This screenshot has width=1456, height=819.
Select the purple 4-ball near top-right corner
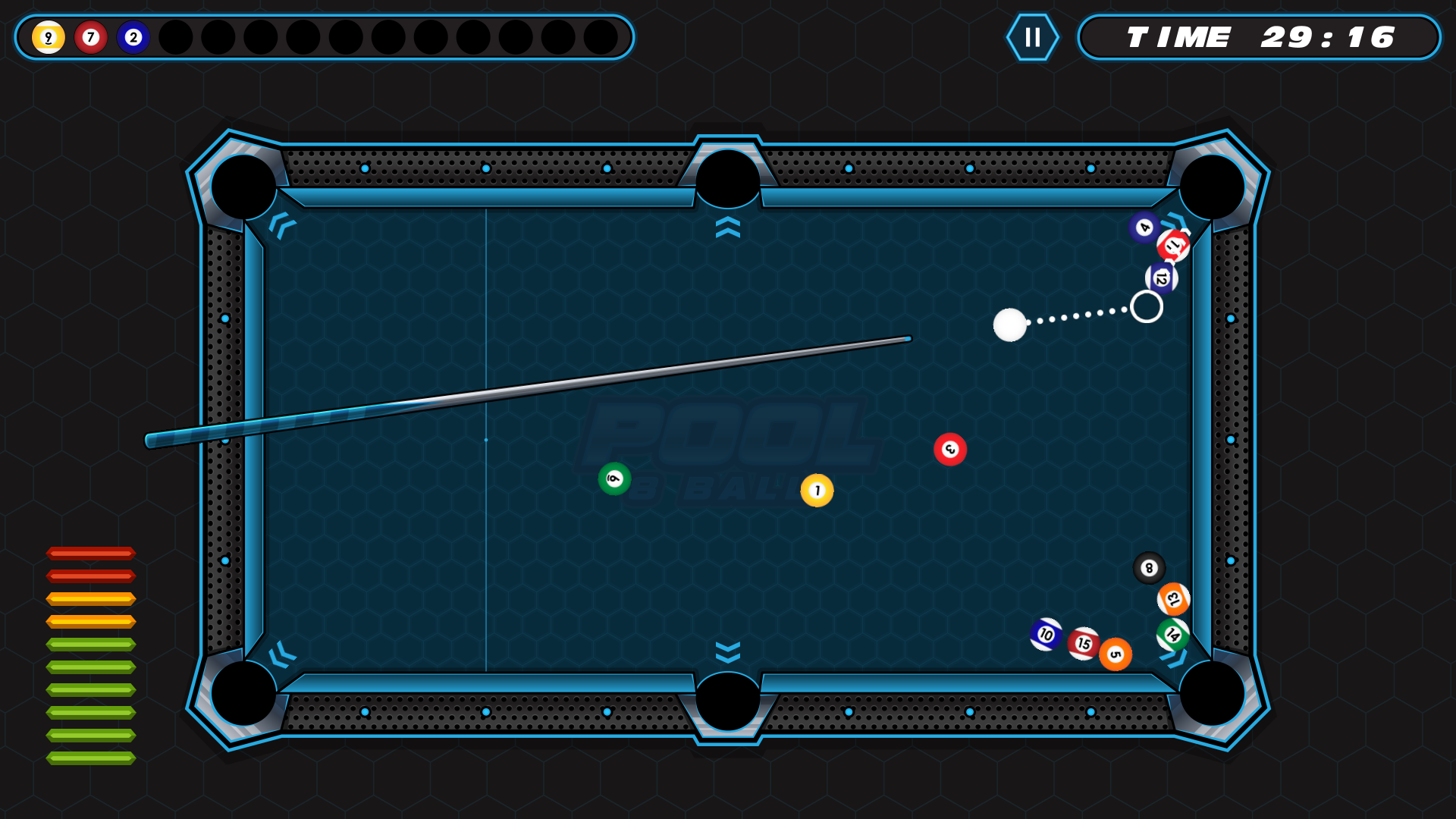coord(1143,227)
